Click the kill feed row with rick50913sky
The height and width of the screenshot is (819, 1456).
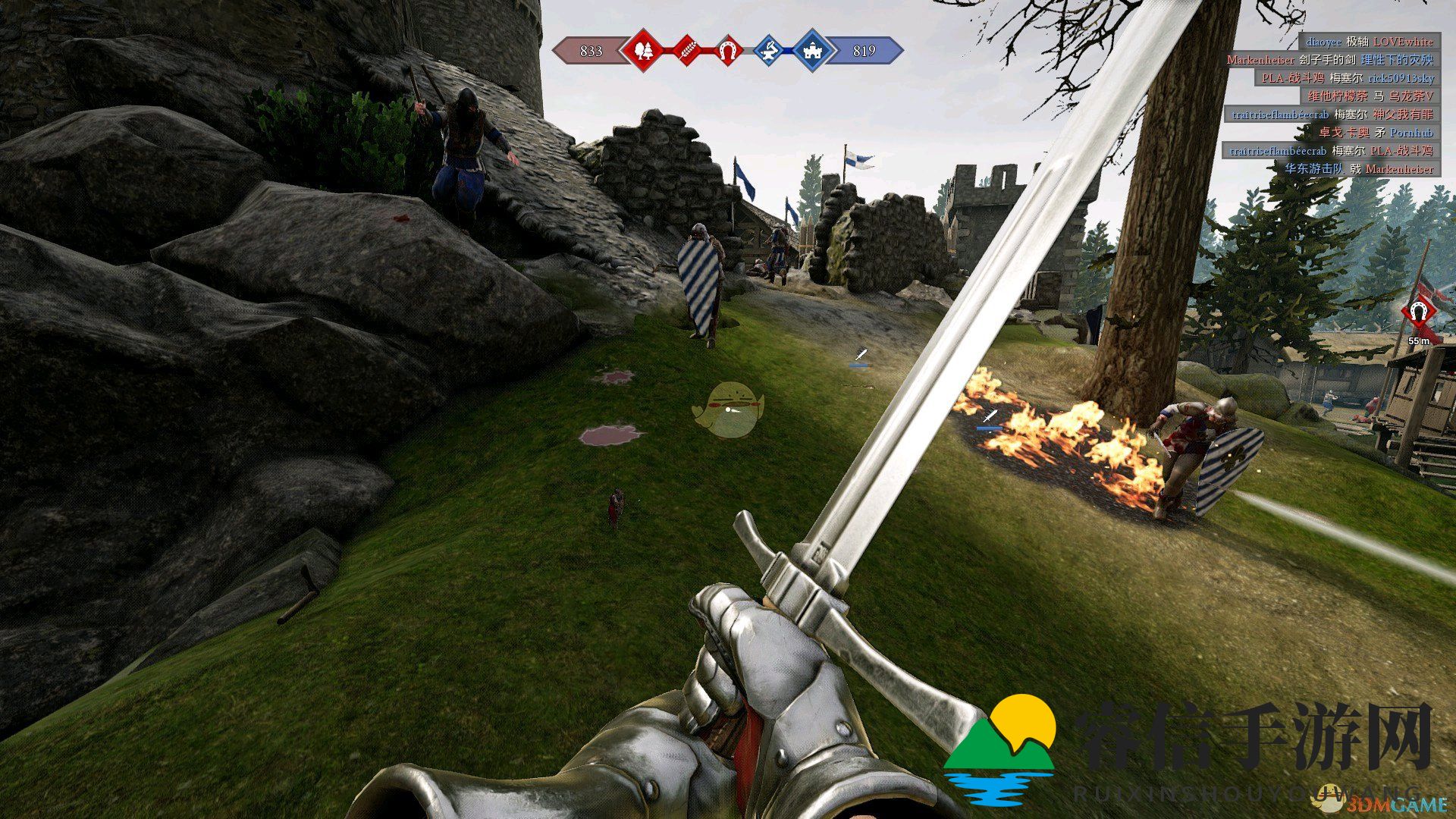point(1347,78)
